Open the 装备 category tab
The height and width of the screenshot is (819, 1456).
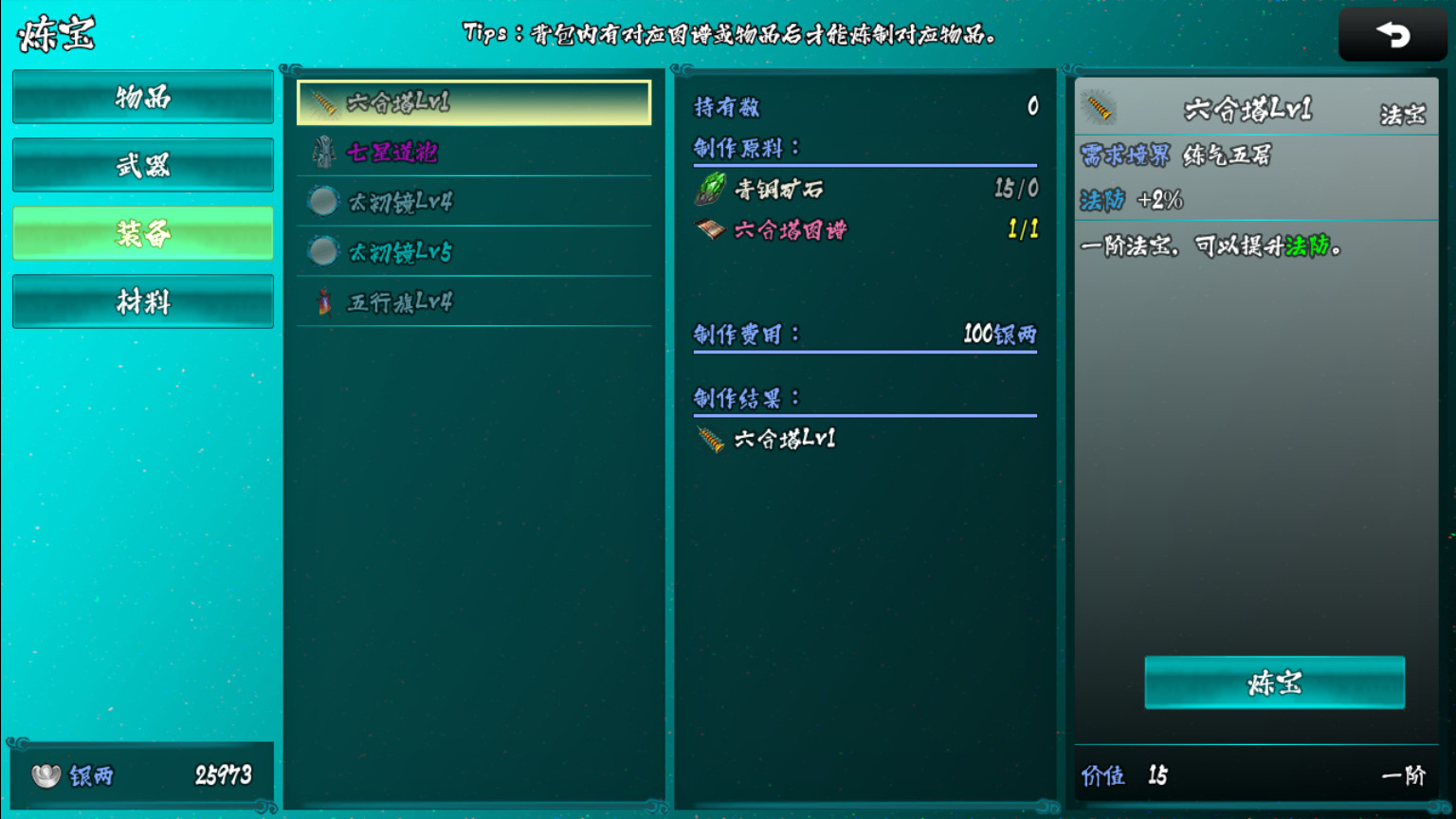tap(142, 233)
